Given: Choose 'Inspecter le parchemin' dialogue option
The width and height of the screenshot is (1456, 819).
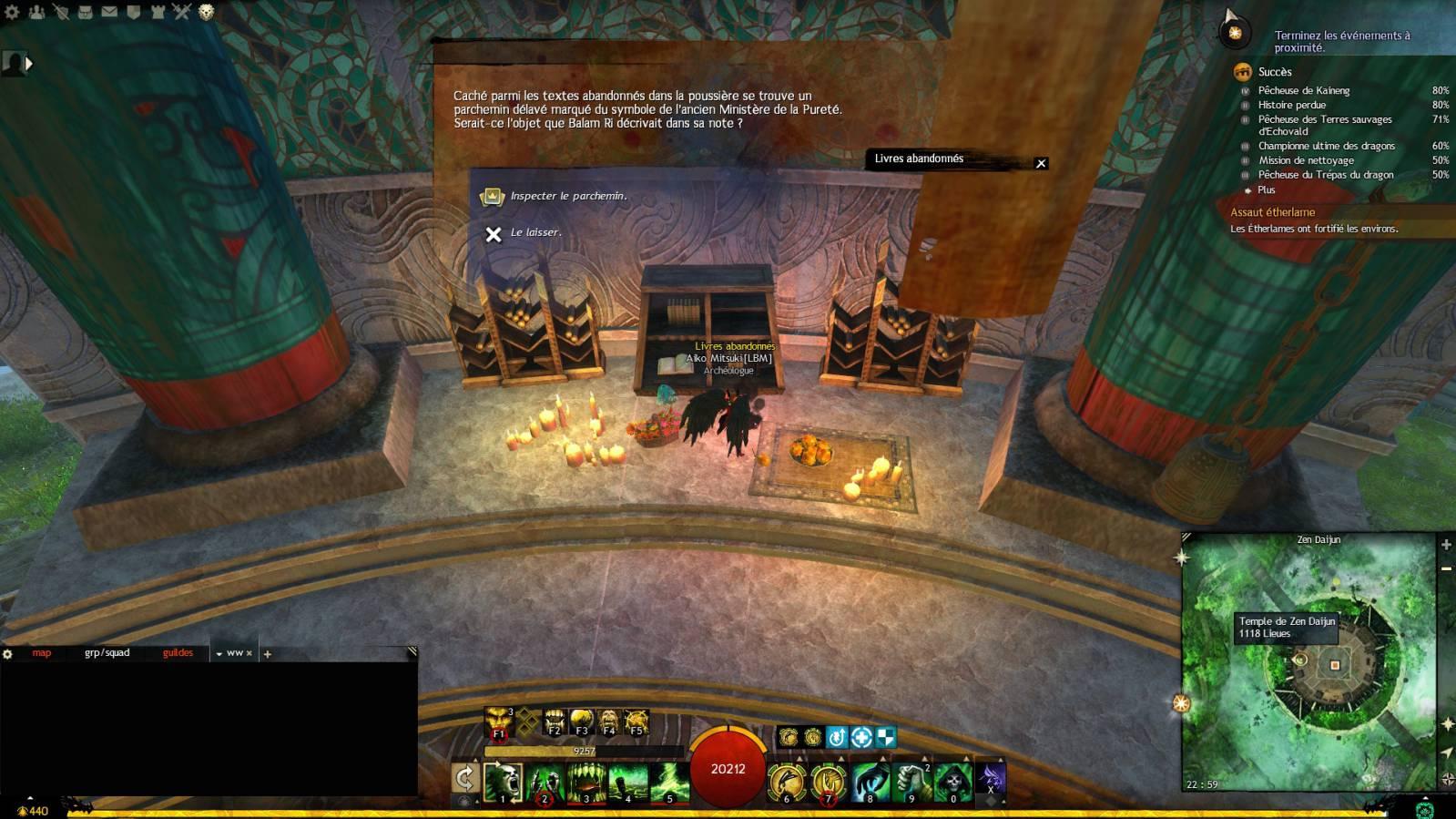Looking at the screenshot, I should tap(567, 196).
